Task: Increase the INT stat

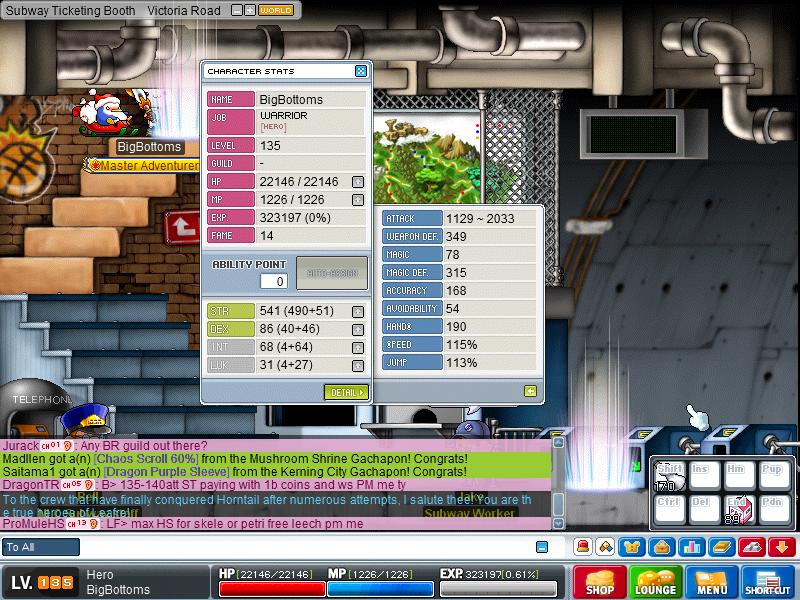Action: 358,347
